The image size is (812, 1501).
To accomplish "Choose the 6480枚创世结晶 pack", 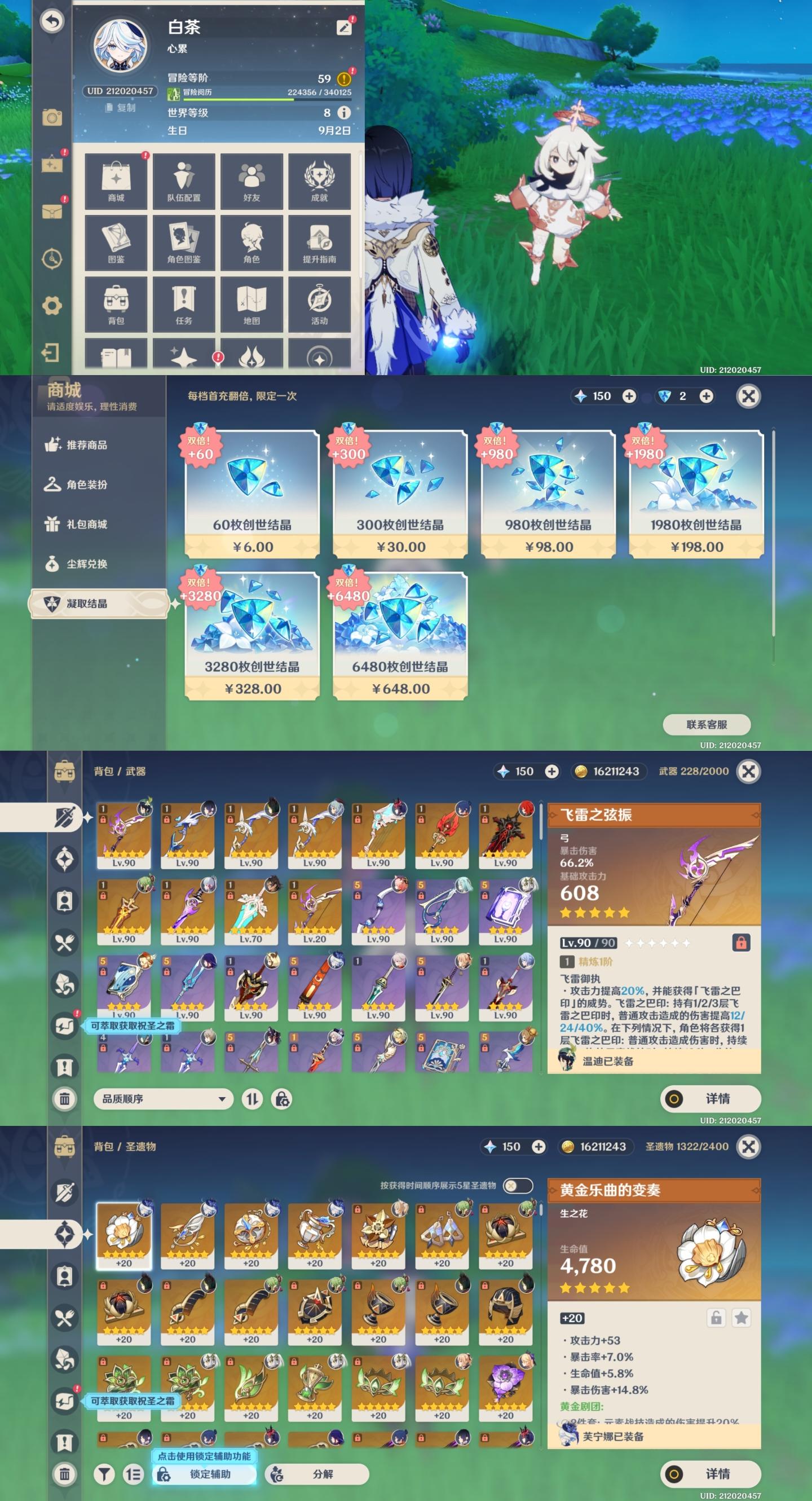I will (400, 636).
